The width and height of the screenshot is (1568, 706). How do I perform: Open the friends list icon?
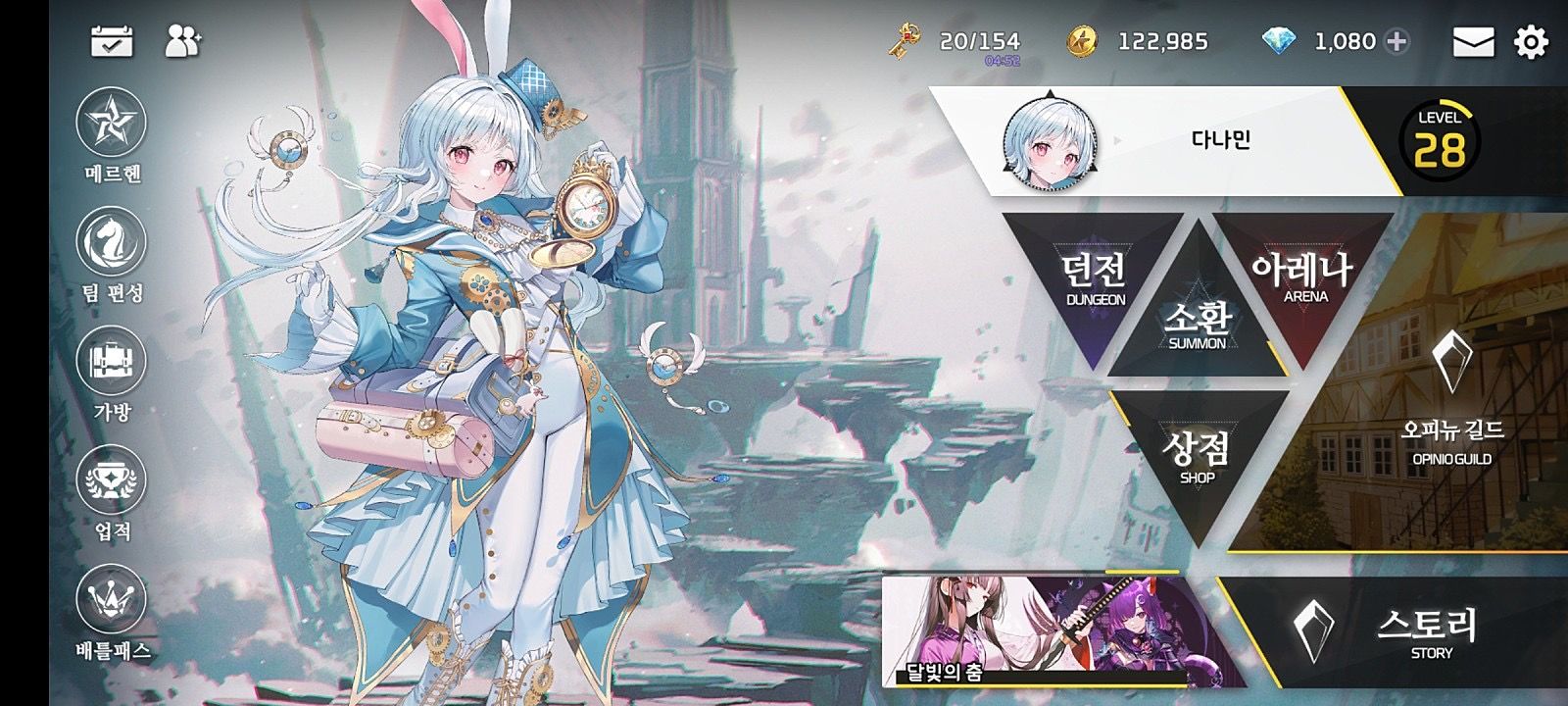click(x=182, y=41)
